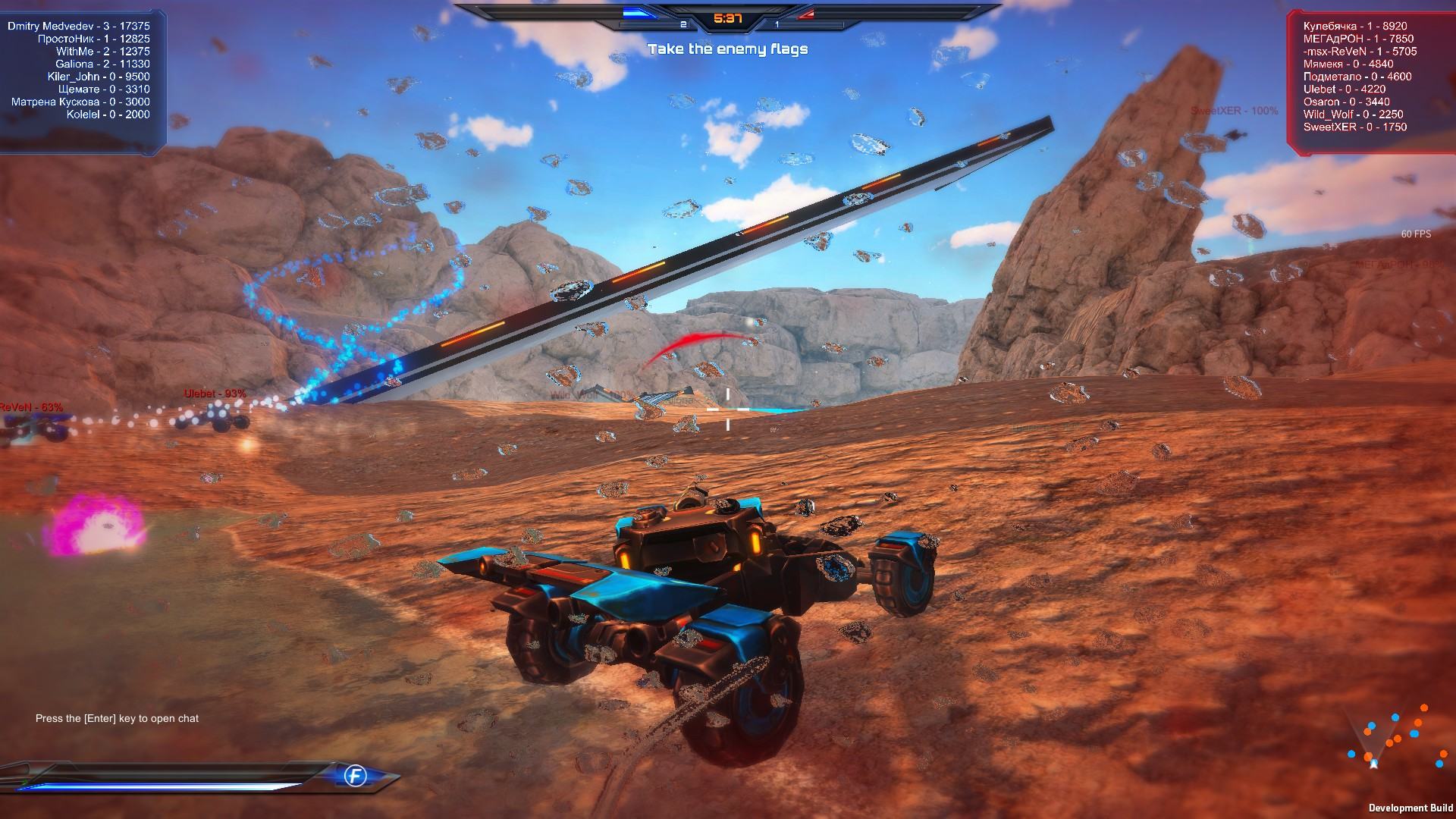
Task: Click the Kolelel player row
Action: pos(108,115)
